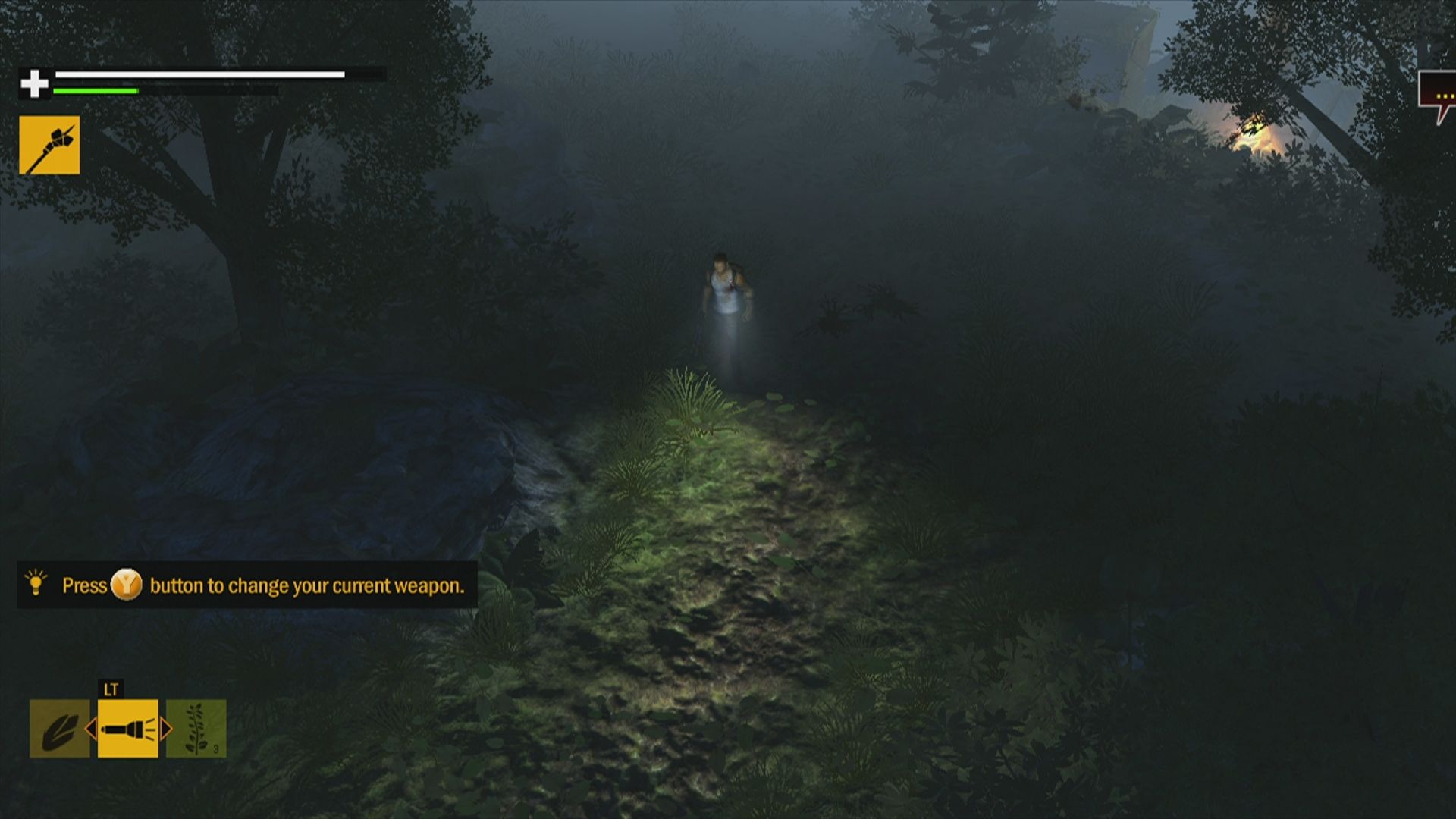Click the Y button glyph in the tip
The width and height of the screenshot is (1456, 819).
click(x=126, y=585)
